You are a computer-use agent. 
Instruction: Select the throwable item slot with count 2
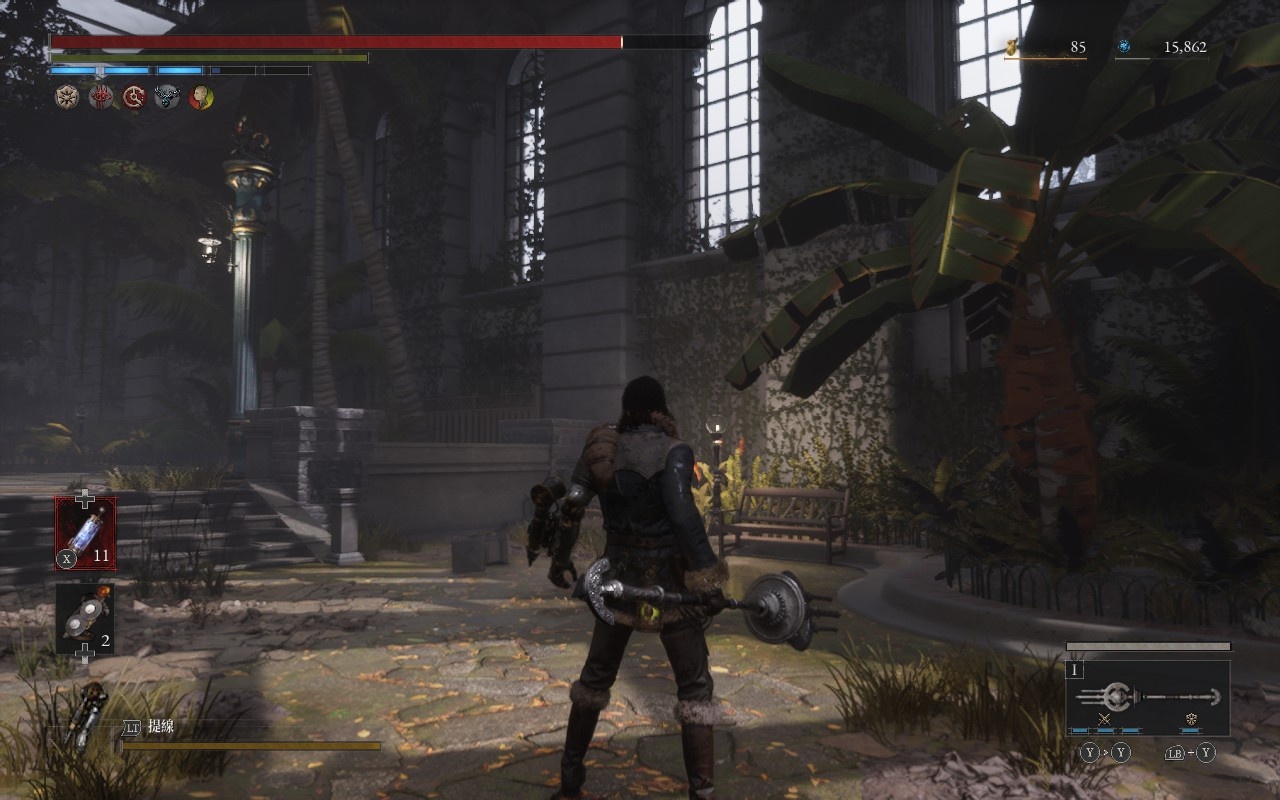[x=85, y=618]
